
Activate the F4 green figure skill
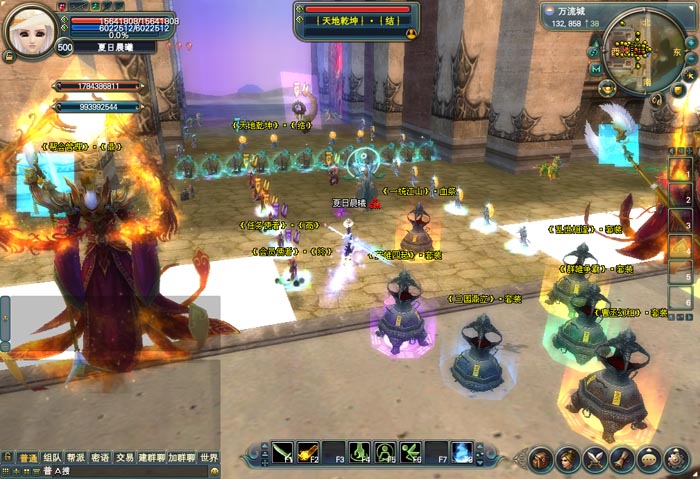pyautogui.click(x=360, y=453)
